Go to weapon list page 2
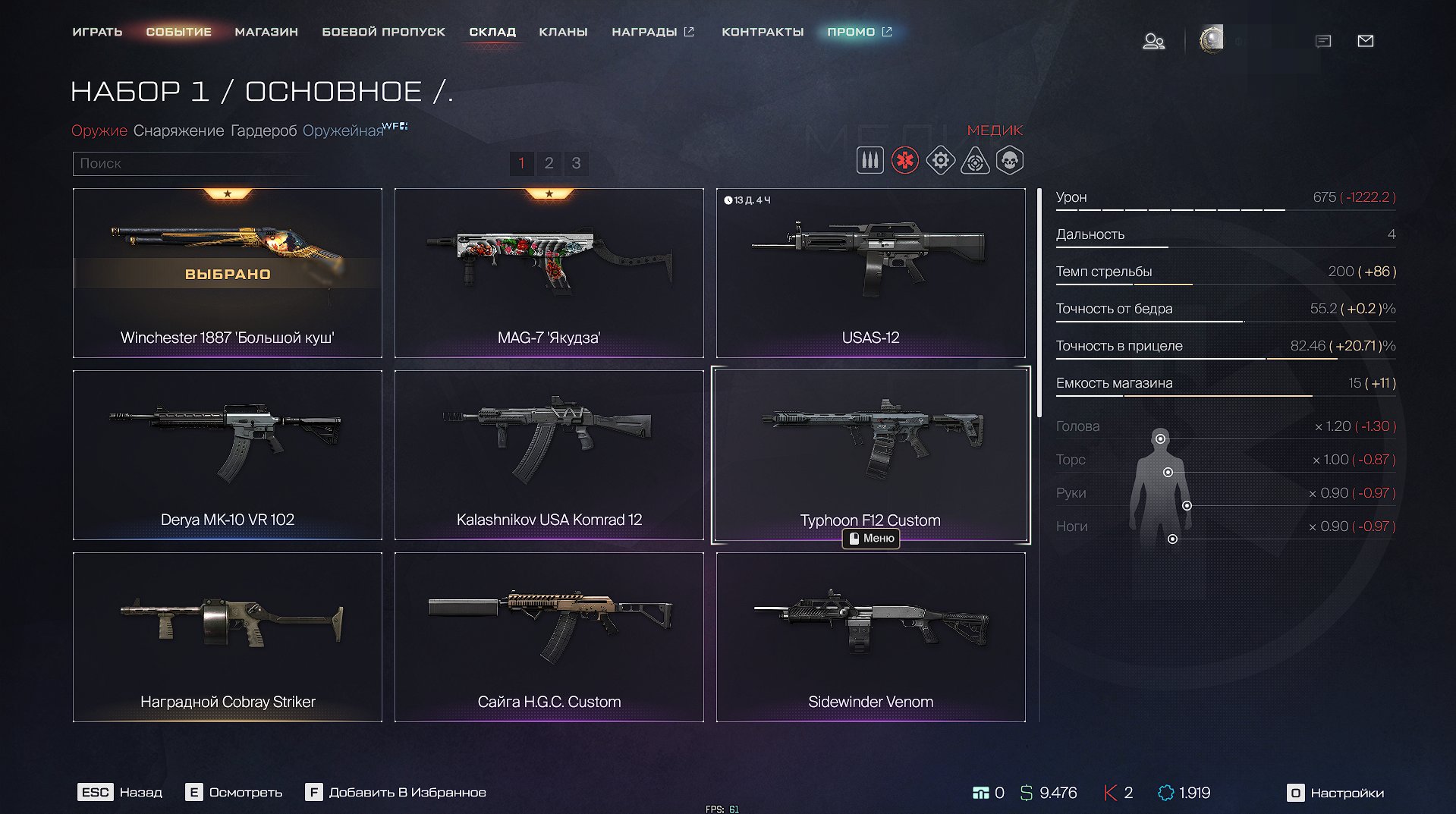Viewport: 1456px width, 814px height. [x=549, y=163]
